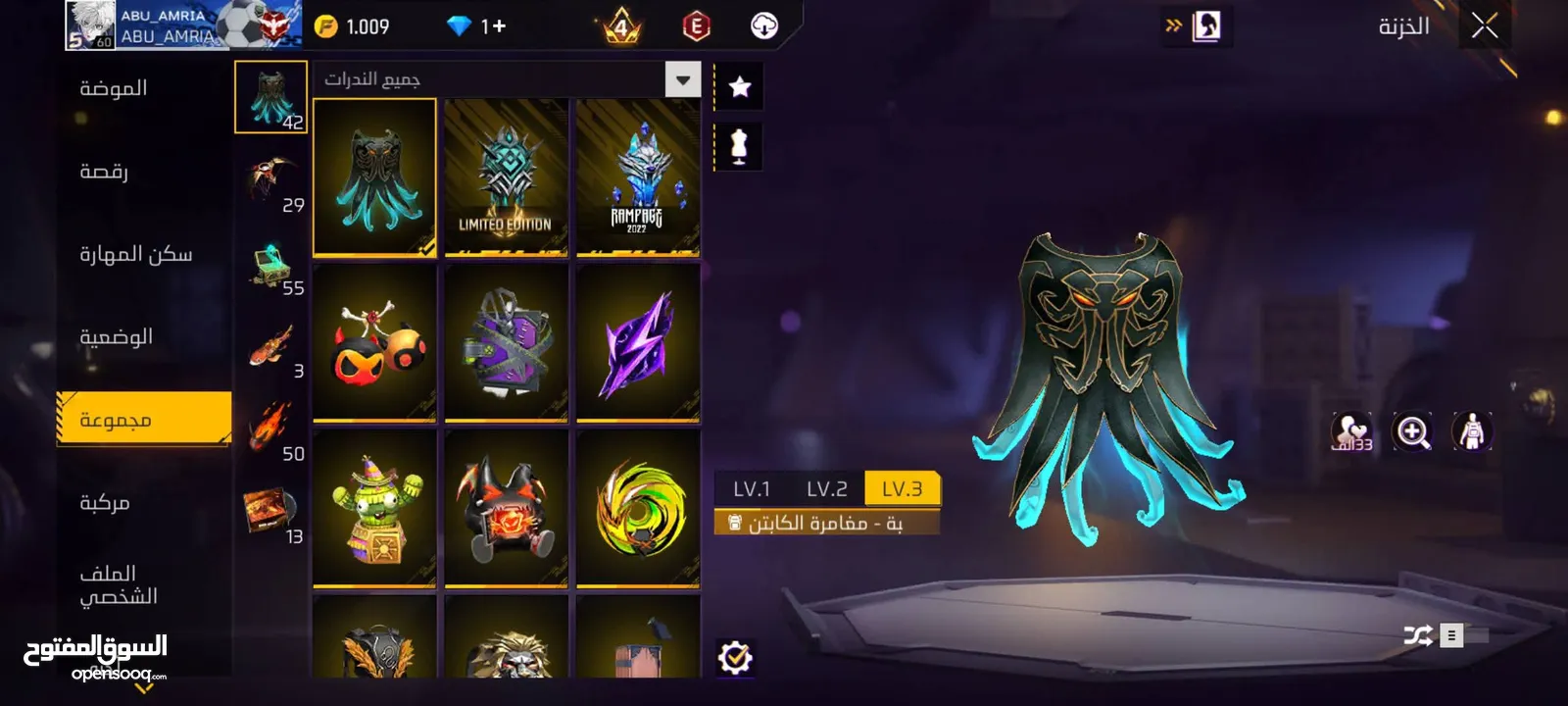Switch to the رقصة (emote) category
The height and width of the screenshot is (706, 1568).
click(x=104, y=172)
